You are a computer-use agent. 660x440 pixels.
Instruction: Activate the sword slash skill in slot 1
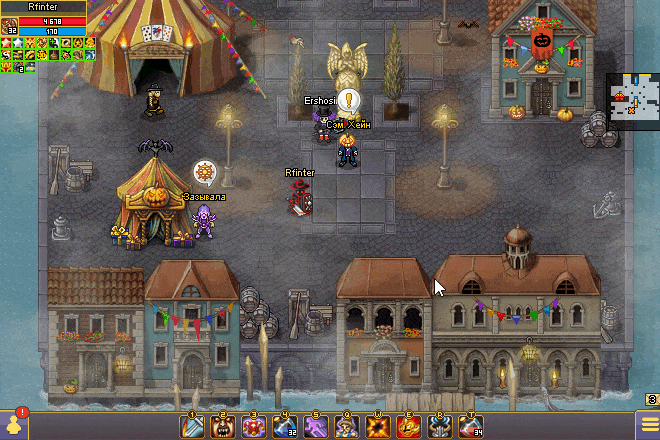(194, 426)
